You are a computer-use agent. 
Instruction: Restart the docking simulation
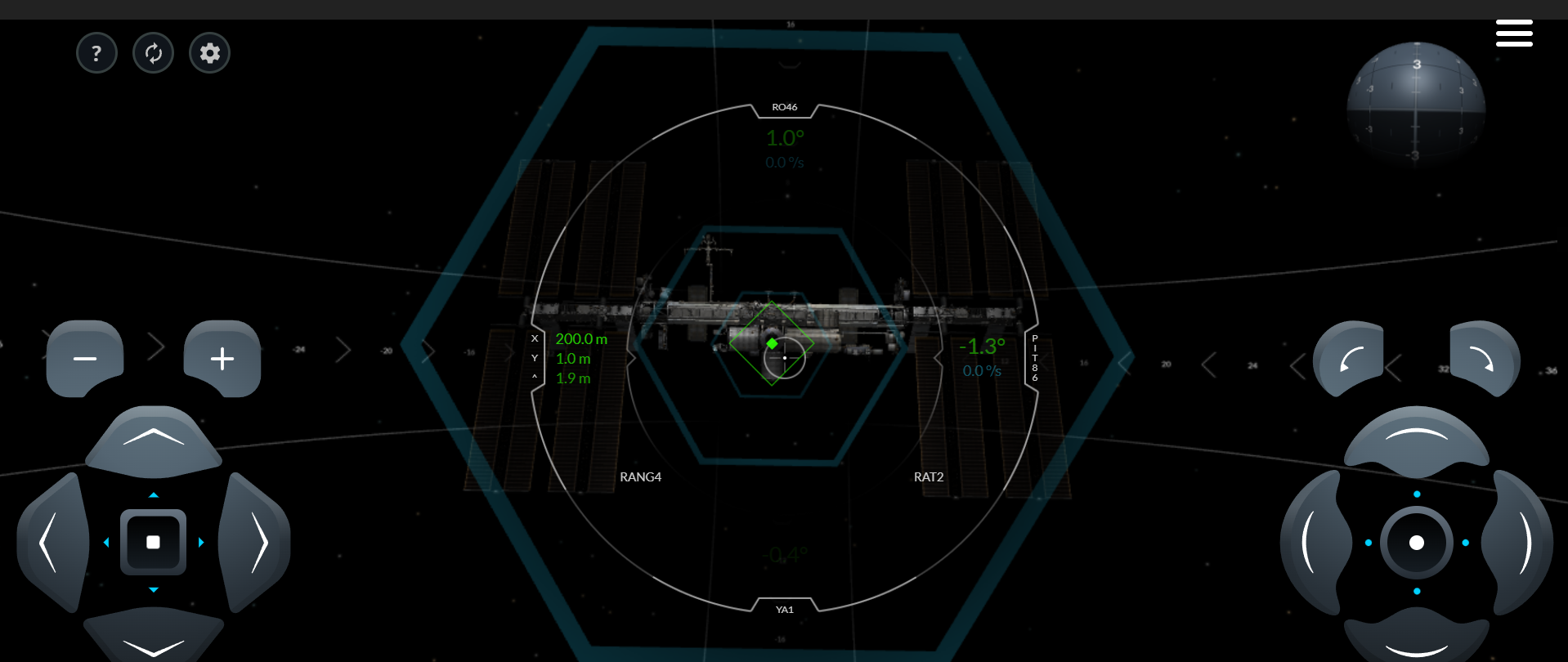[x=153, y=52]
